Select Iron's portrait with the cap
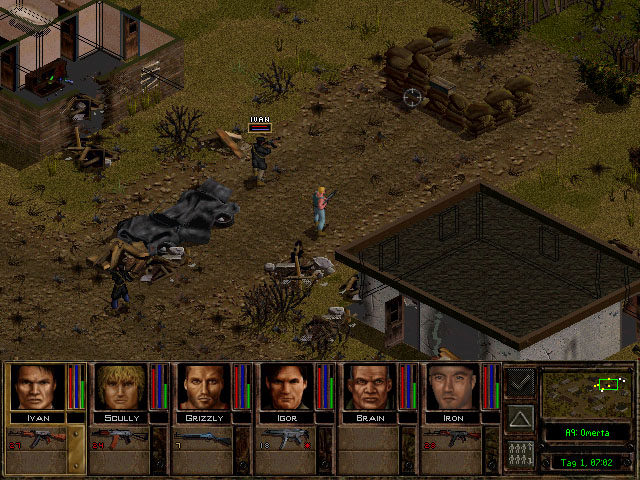This screenshot has width=640, height=480. click(x=453, y=387)
